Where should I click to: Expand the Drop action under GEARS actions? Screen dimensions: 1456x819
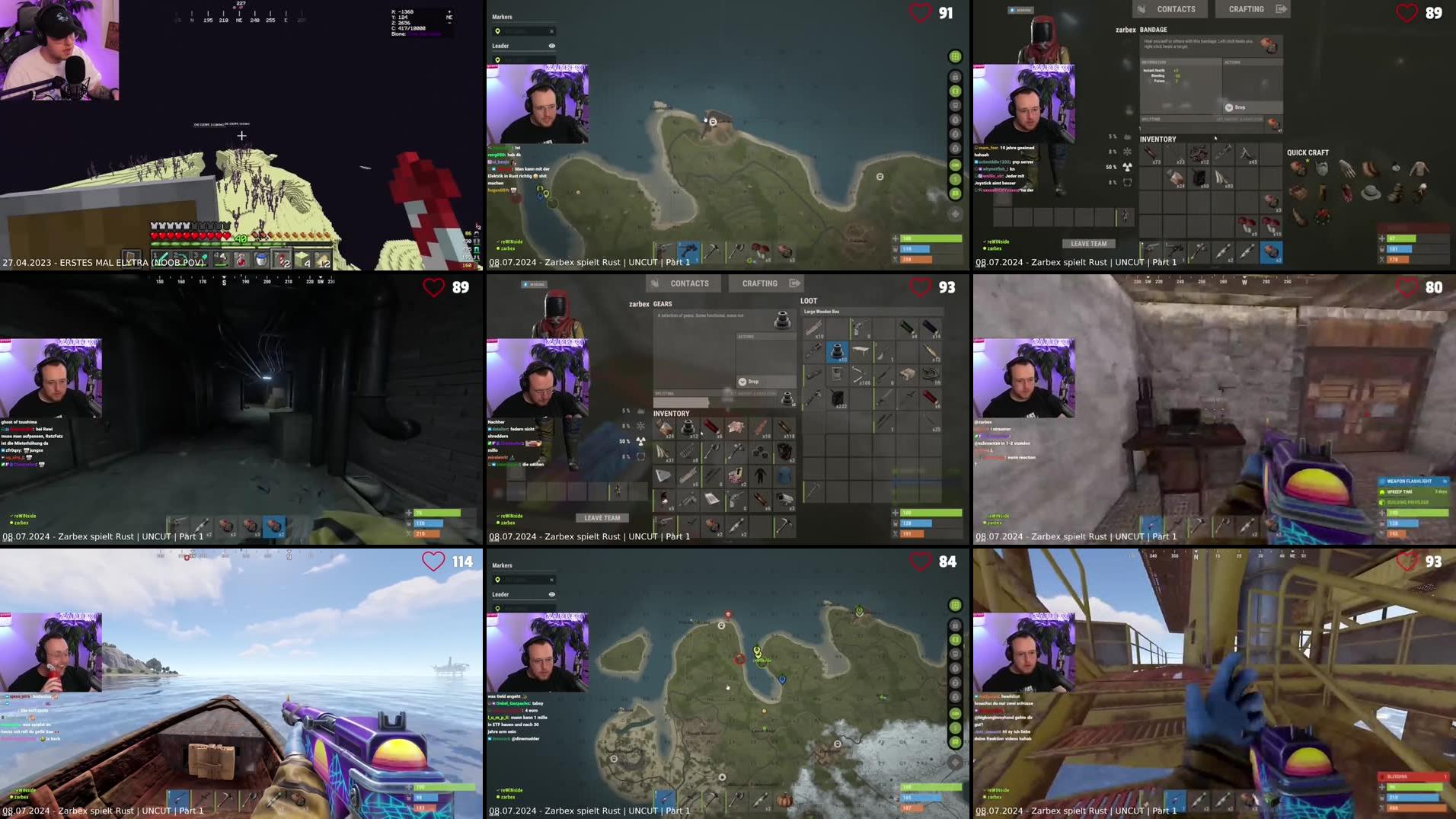click(x=751, y=381)
